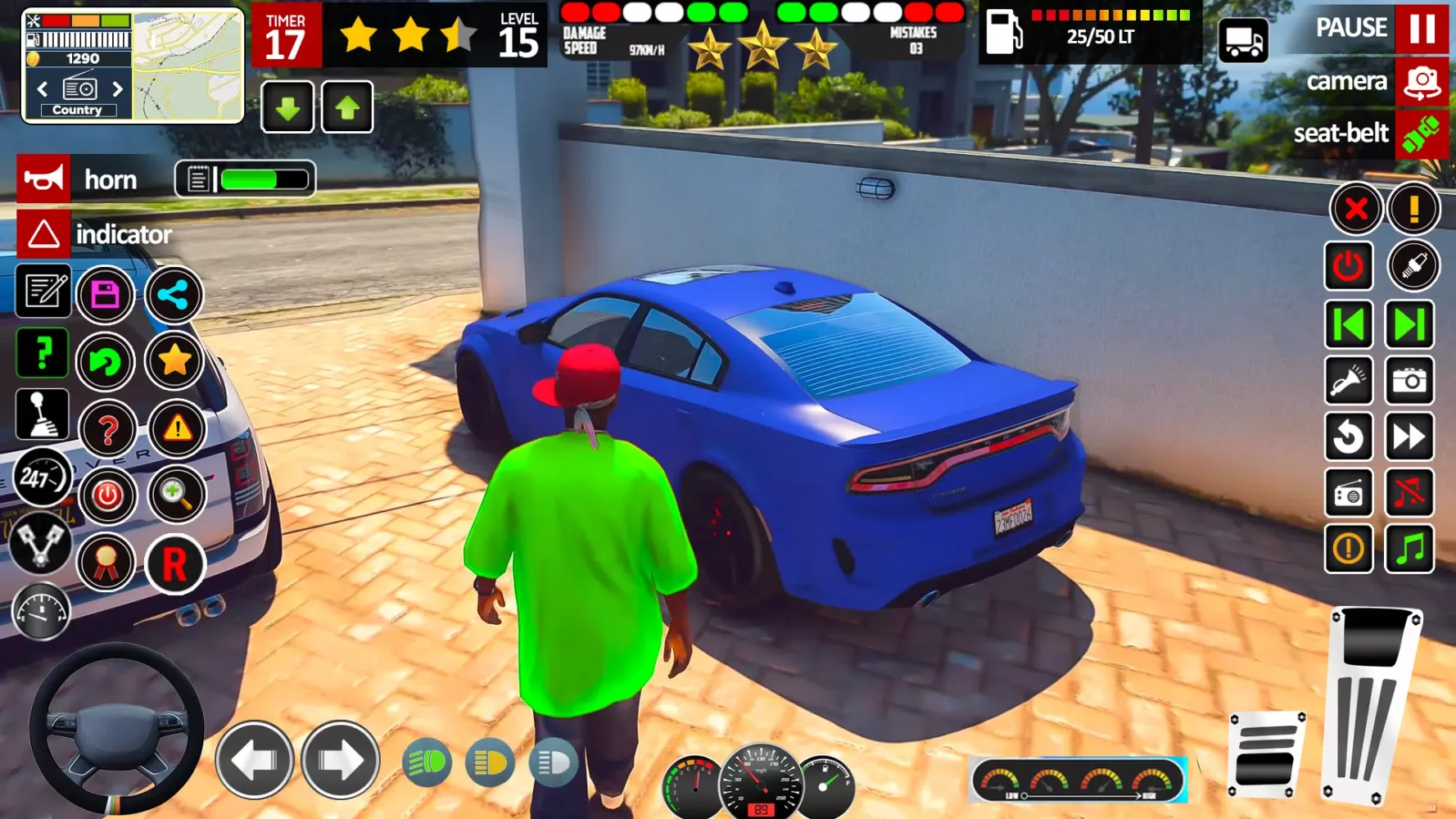Take a screenshot with the camera icon

1409,381
